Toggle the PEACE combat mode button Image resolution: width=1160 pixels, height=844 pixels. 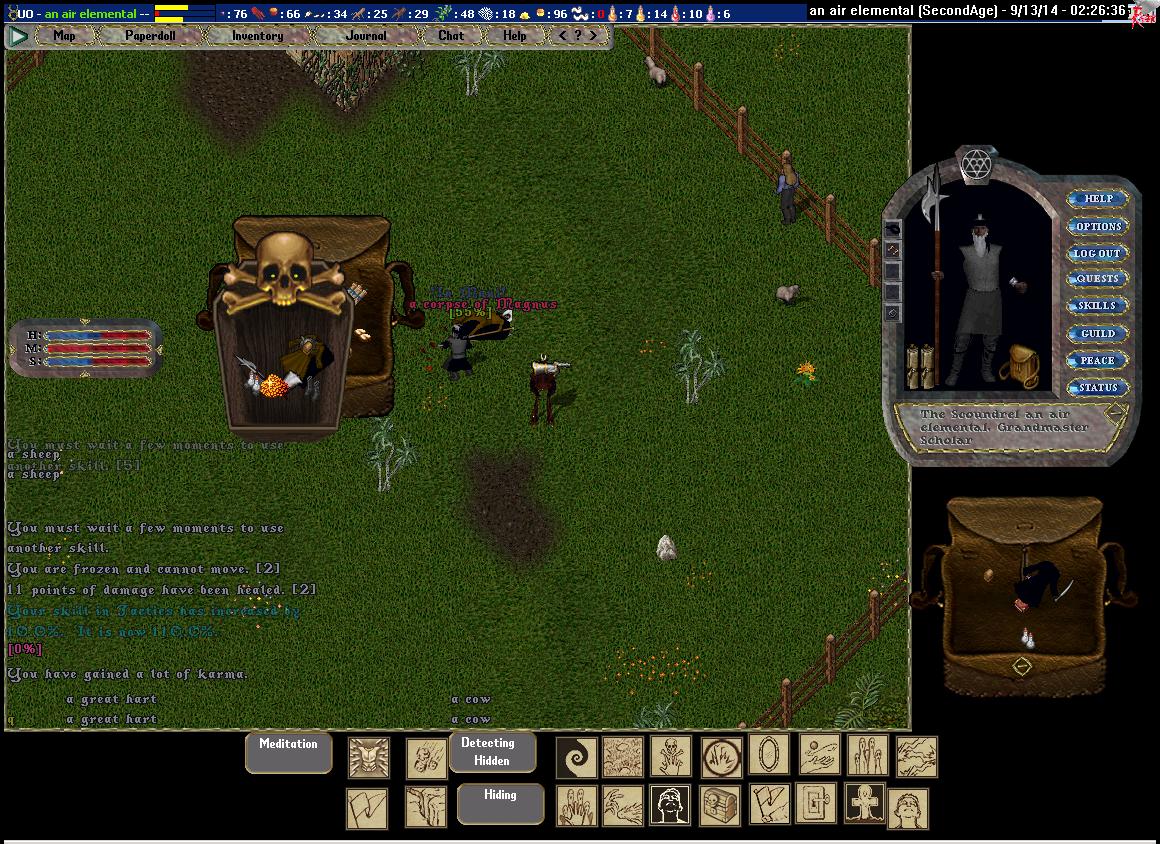click(1098, 360)
